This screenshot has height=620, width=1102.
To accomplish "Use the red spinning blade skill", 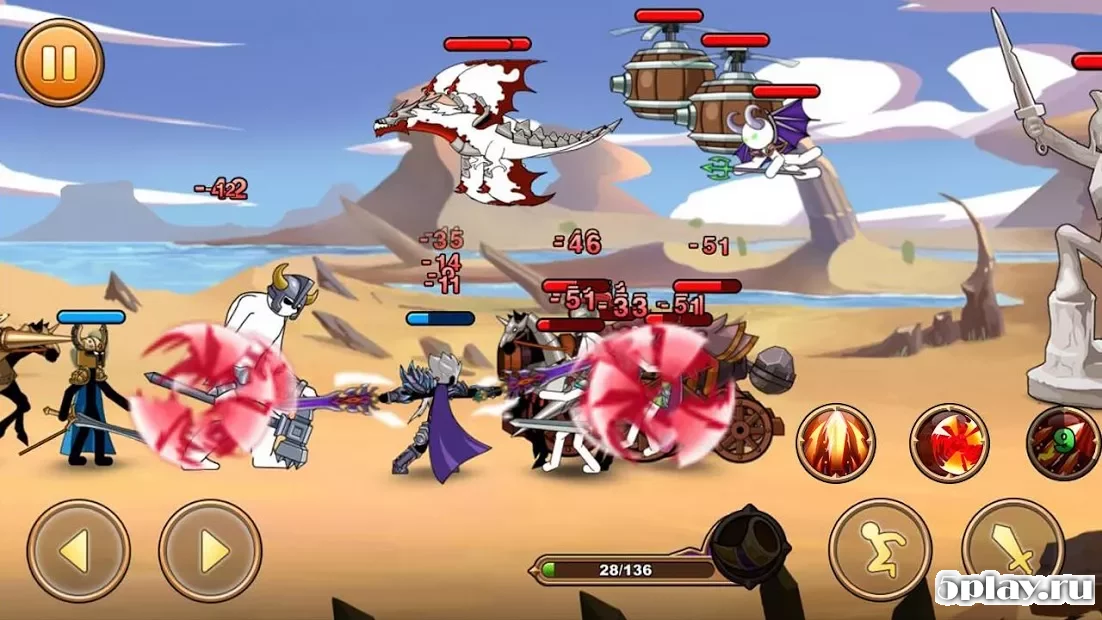I will pyautogui.click(x=949, y=443).
